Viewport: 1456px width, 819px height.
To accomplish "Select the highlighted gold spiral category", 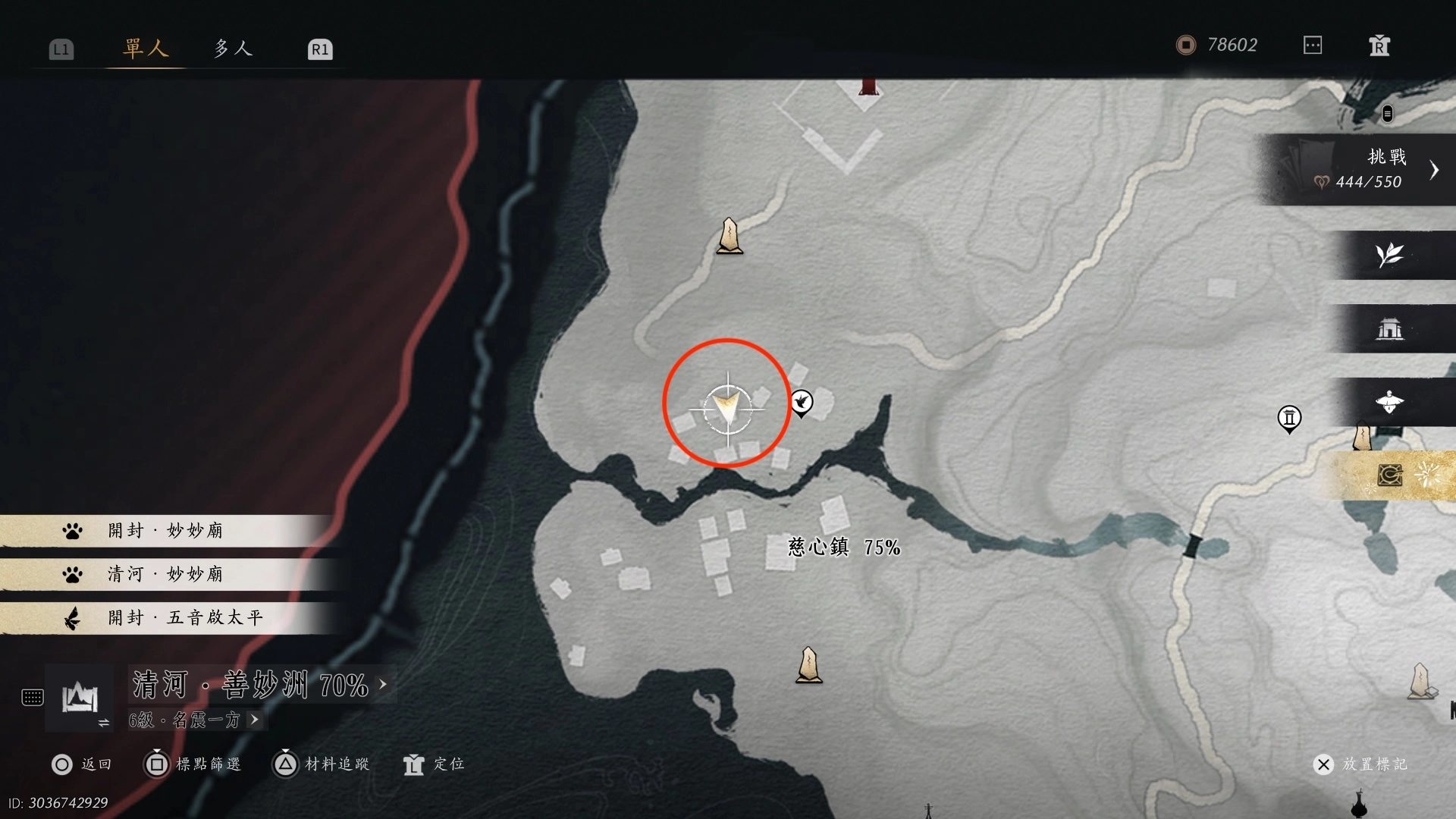I will coord(1390,475).
